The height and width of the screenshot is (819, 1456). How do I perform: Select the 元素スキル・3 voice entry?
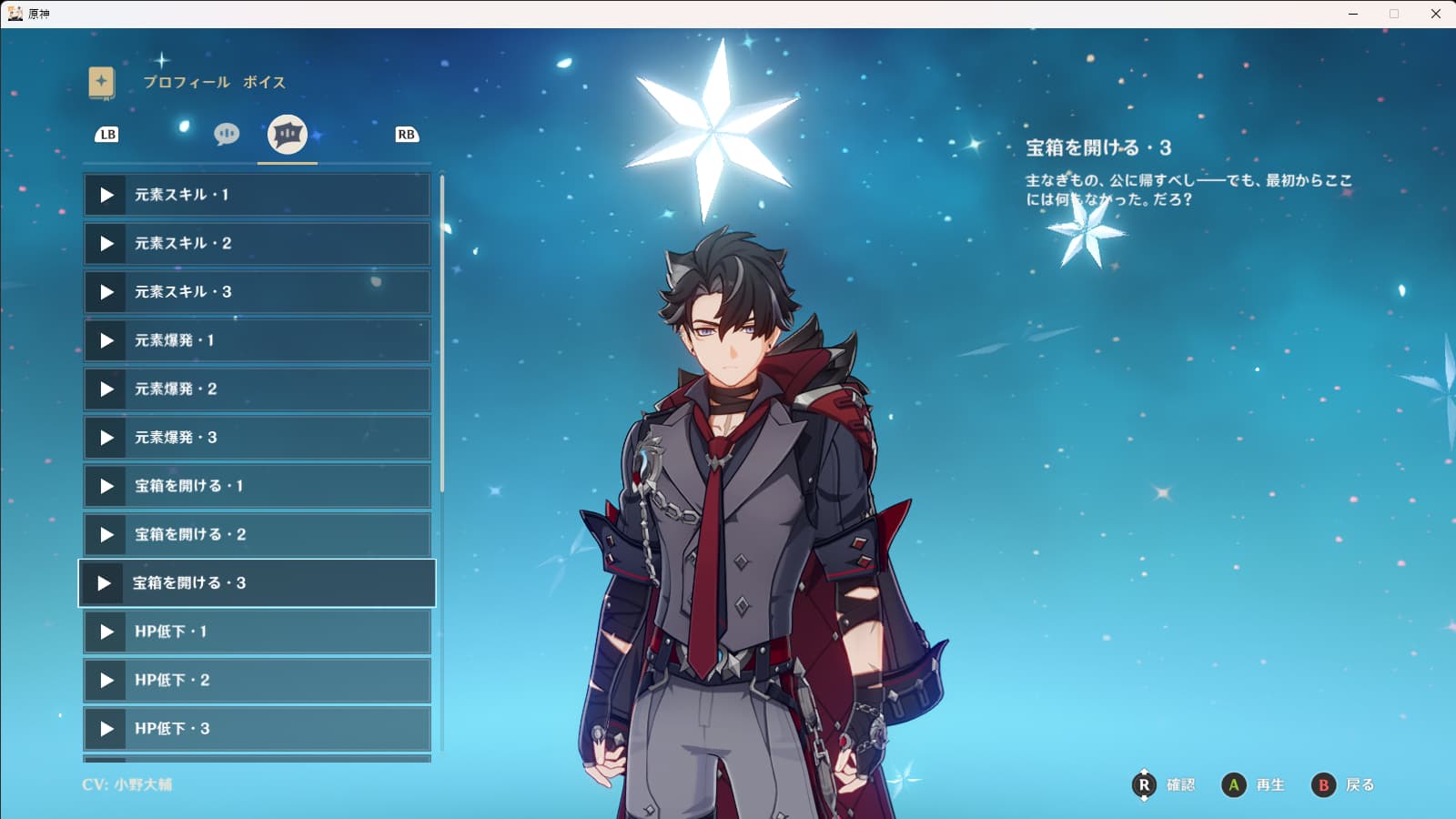tap(257, 292)
